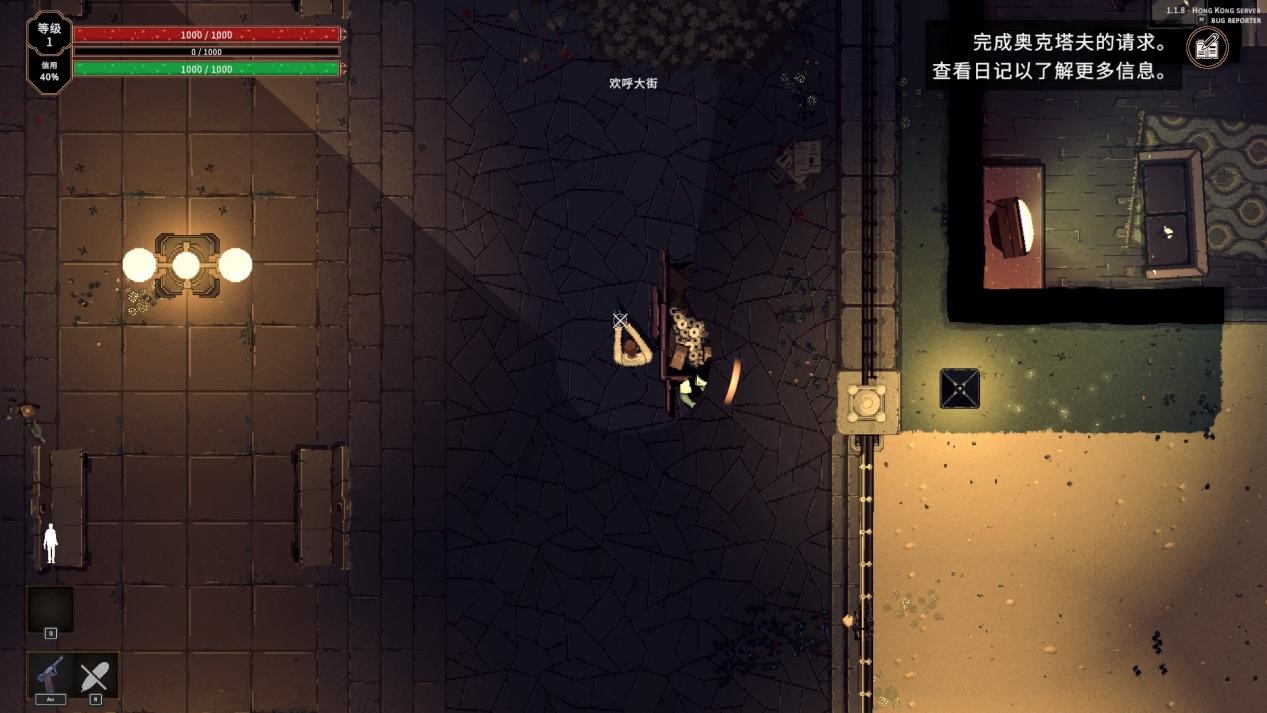Click the Oktav request objective text
Image resolution: width=1267 pixels, height=713 pixels.
point(1069,43)
